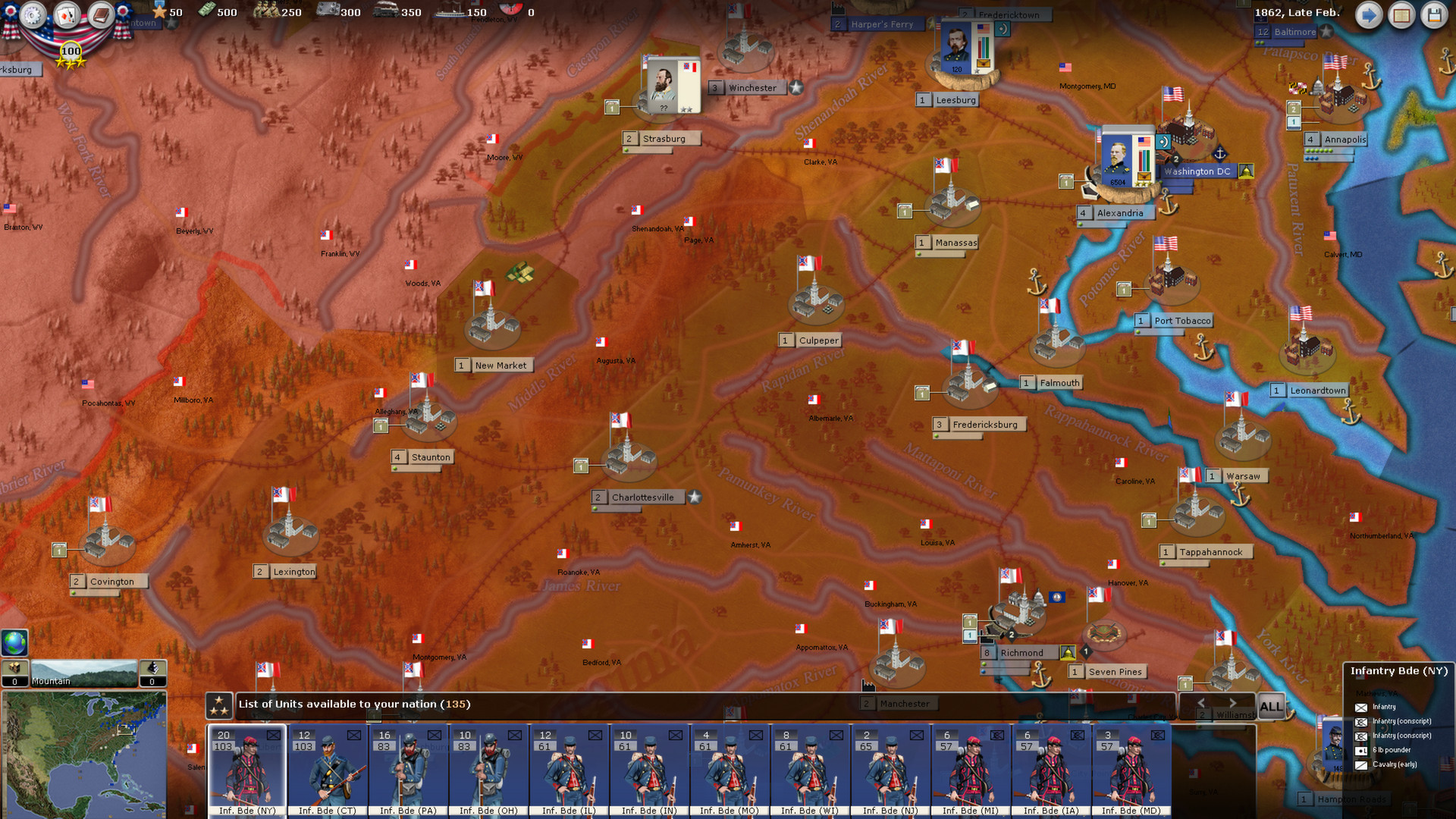Click the save game floppy disk icon
Viewport: 1456px width, 819px height.
coord(1436,16)
